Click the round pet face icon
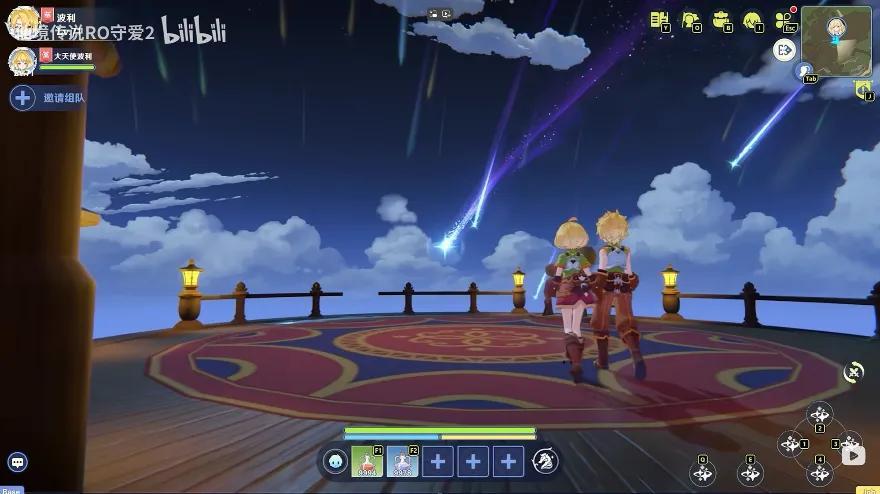The width and height of the screenshot is (880, 494). coord(336,461)
